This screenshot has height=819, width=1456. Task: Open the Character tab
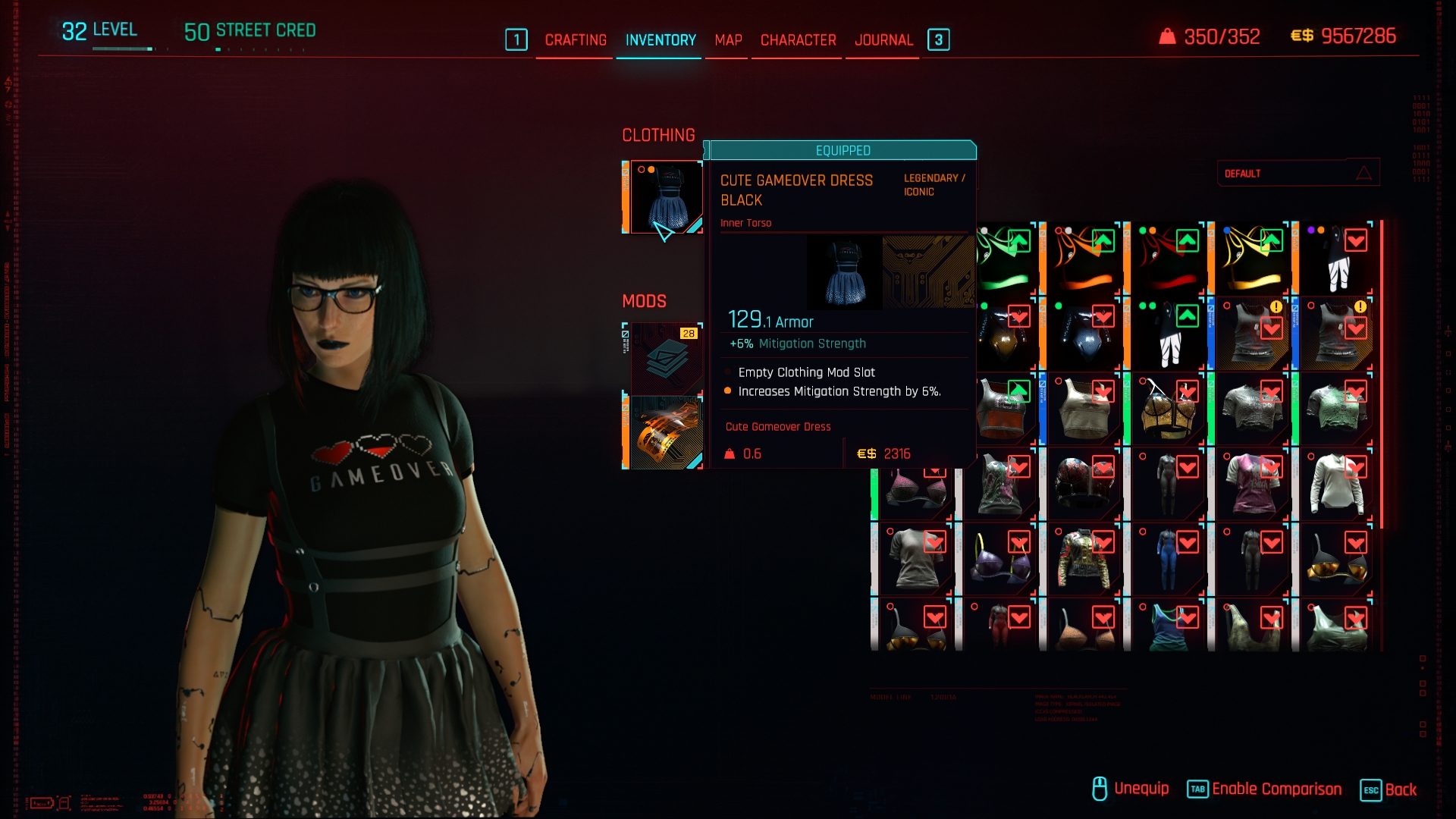(798, 40)
